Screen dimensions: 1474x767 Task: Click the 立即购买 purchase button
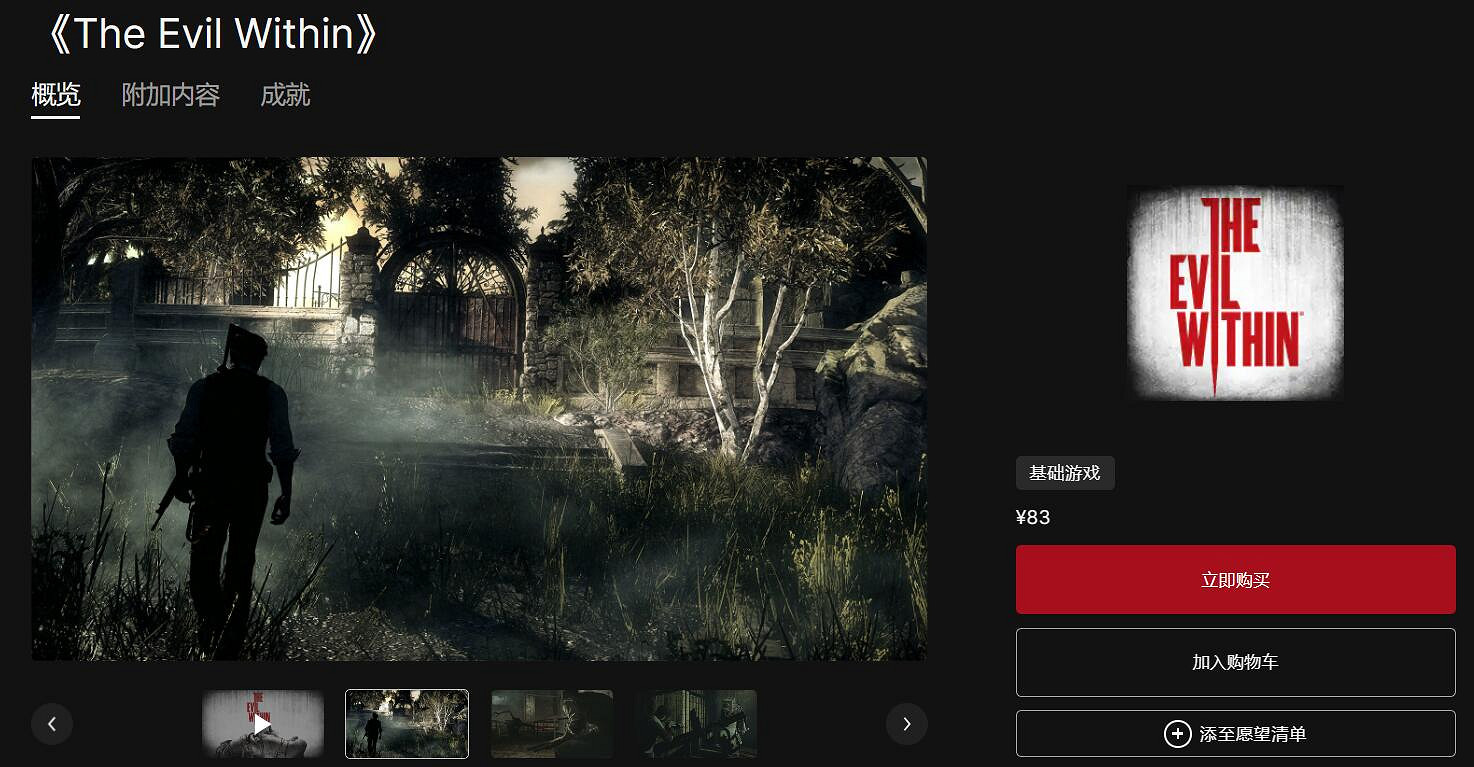click(1235, 579)
